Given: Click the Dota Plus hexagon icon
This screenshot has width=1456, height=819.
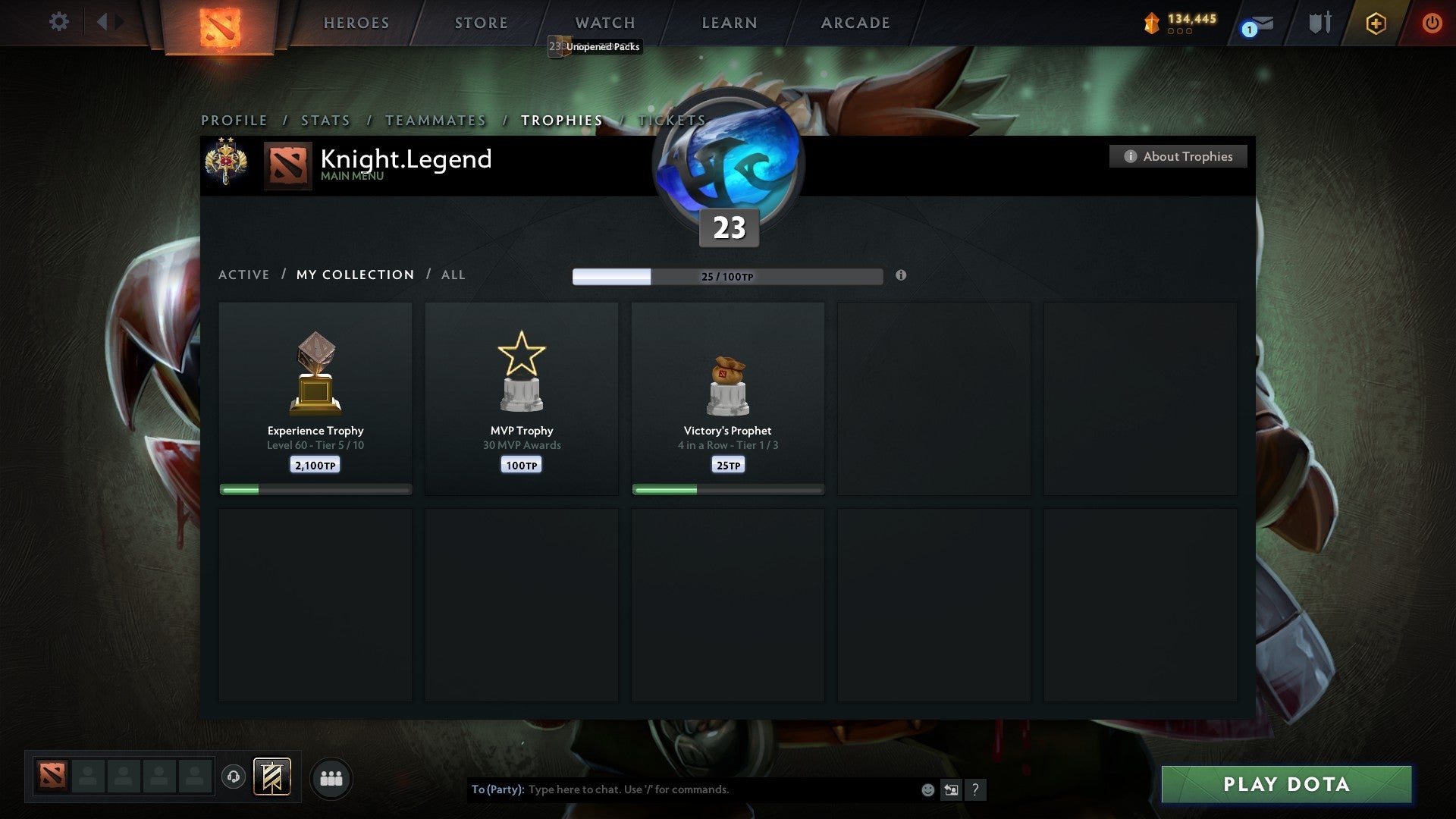Looking at the screenshot, I should 1375,23.
